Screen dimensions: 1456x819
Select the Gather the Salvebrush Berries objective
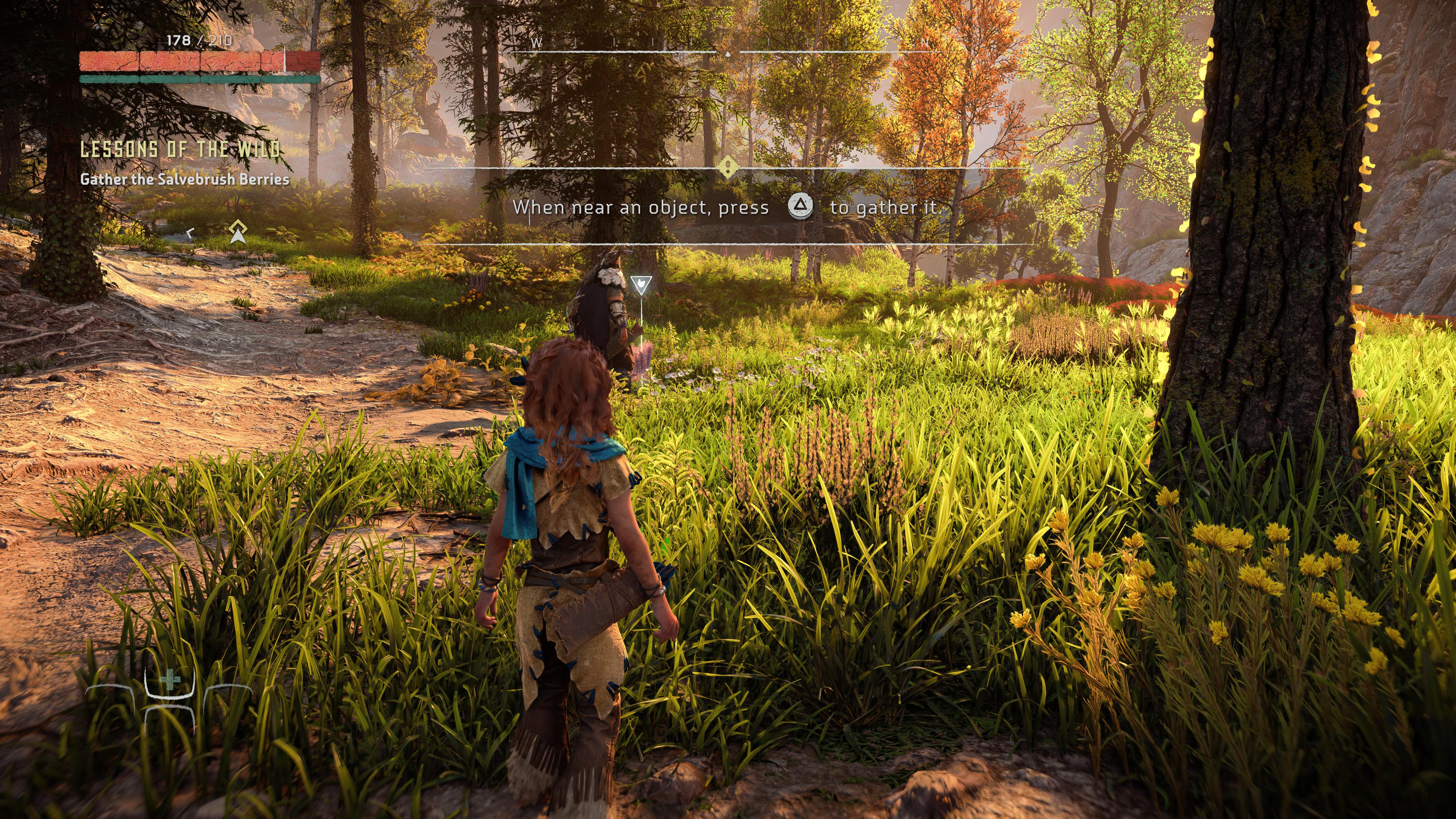[184, 179]
